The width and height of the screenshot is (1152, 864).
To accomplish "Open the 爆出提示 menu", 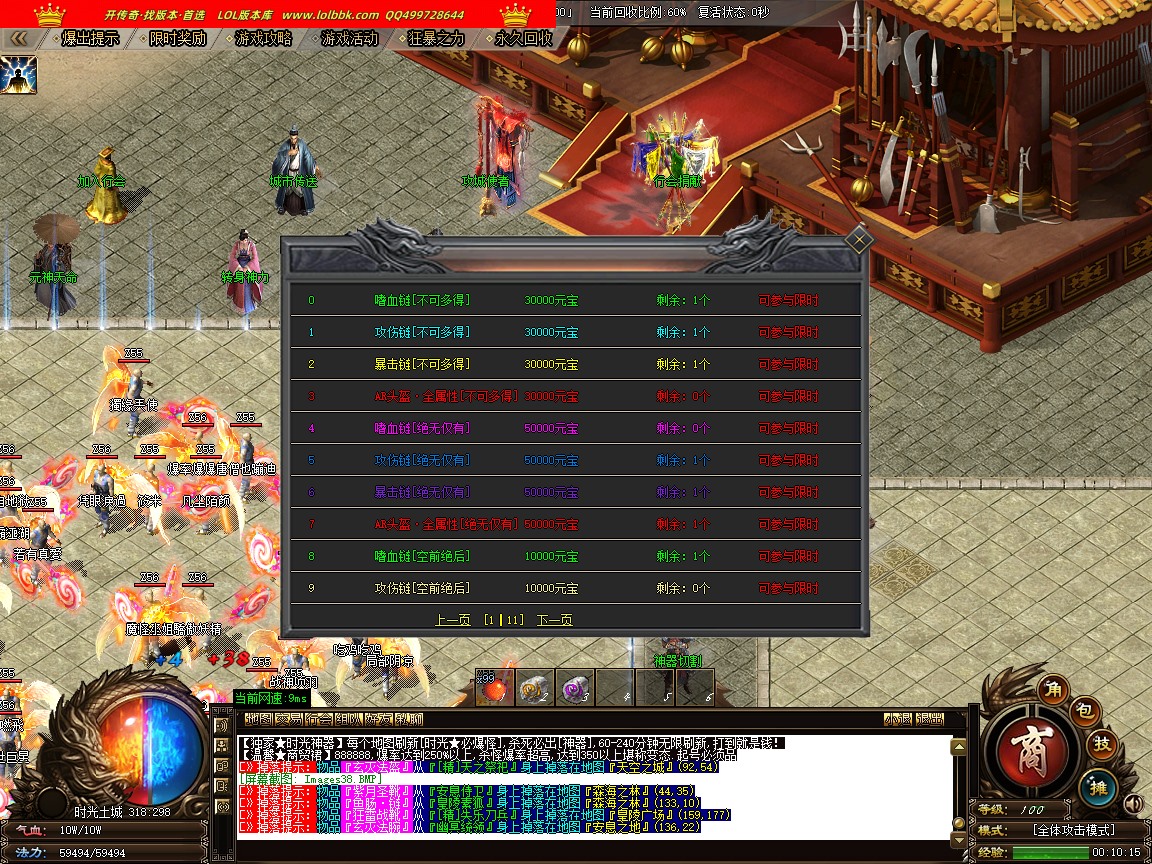I will 89,39.
